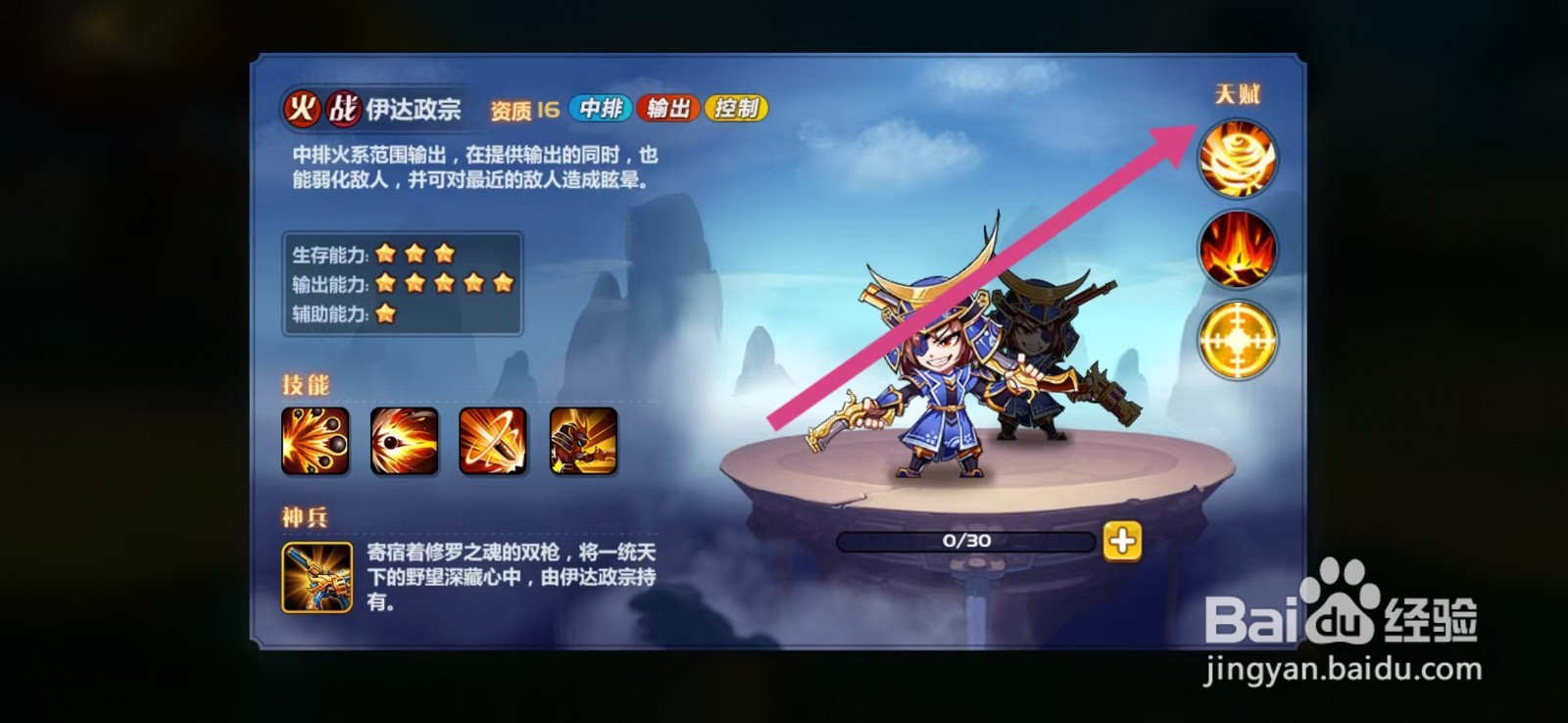Screen dimensions: 1568x723
Task: Toggle the 中排 position tag
Action: pyautogui.click(x=602, y=109)
